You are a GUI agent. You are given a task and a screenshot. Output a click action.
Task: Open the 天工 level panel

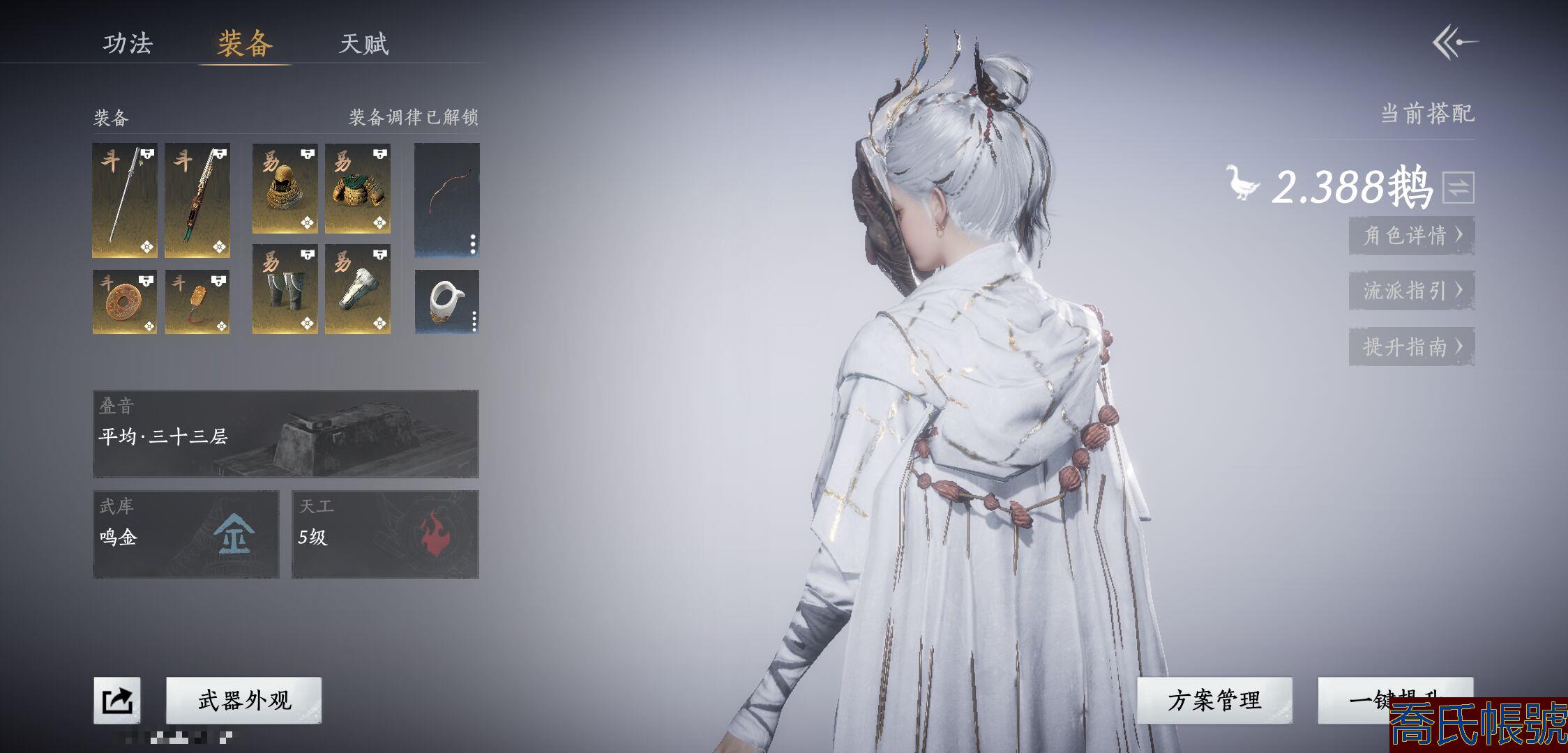[385, 534]
